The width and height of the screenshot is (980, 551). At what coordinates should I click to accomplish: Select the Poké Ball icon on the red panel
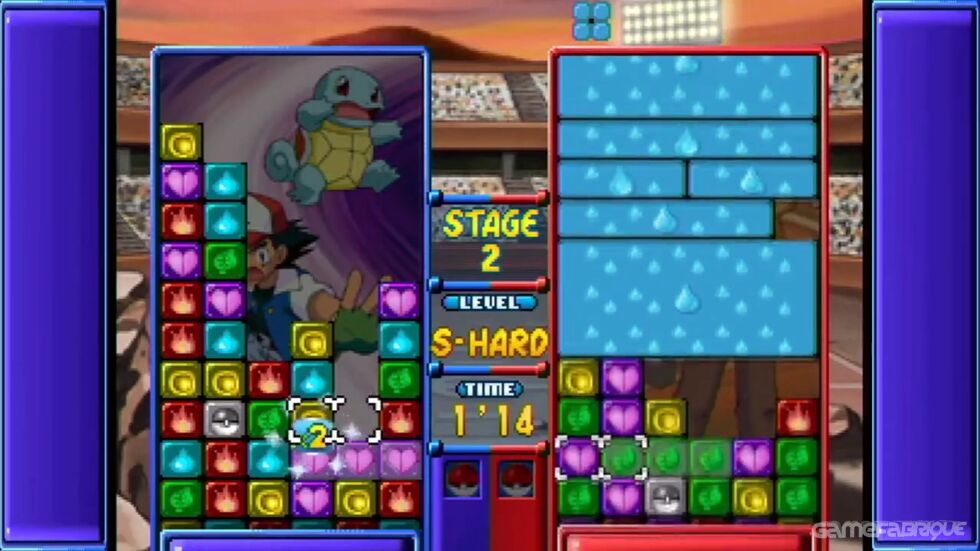click(x=516, y=479)
